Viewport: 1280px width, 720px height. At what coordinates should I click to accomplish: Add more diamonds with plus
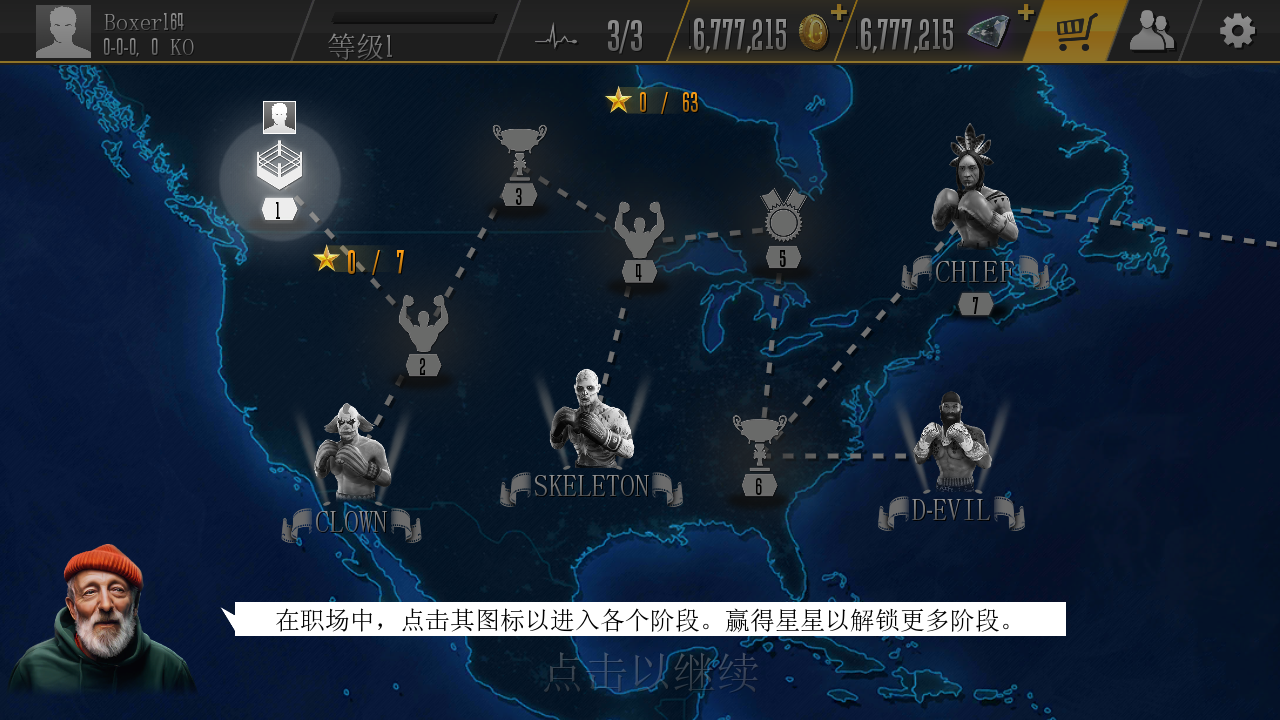click(1025, 12)
